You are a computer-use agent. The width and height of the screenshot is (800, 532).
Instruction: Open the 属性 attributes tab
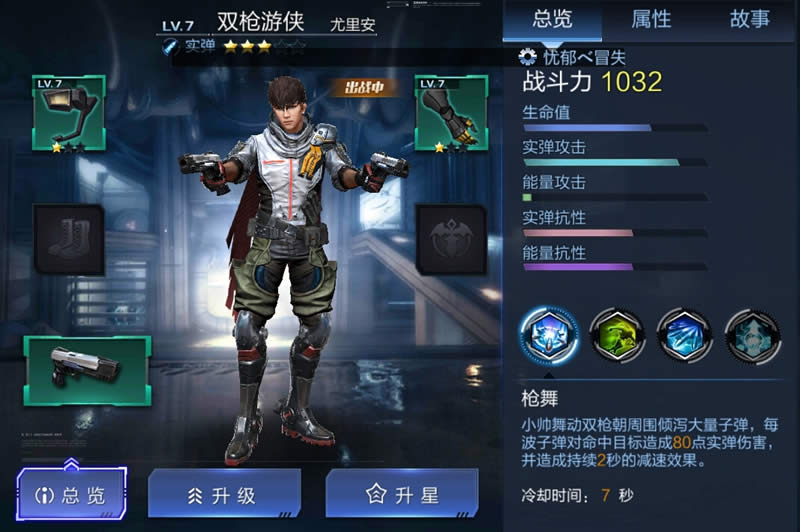pos(651,19)
